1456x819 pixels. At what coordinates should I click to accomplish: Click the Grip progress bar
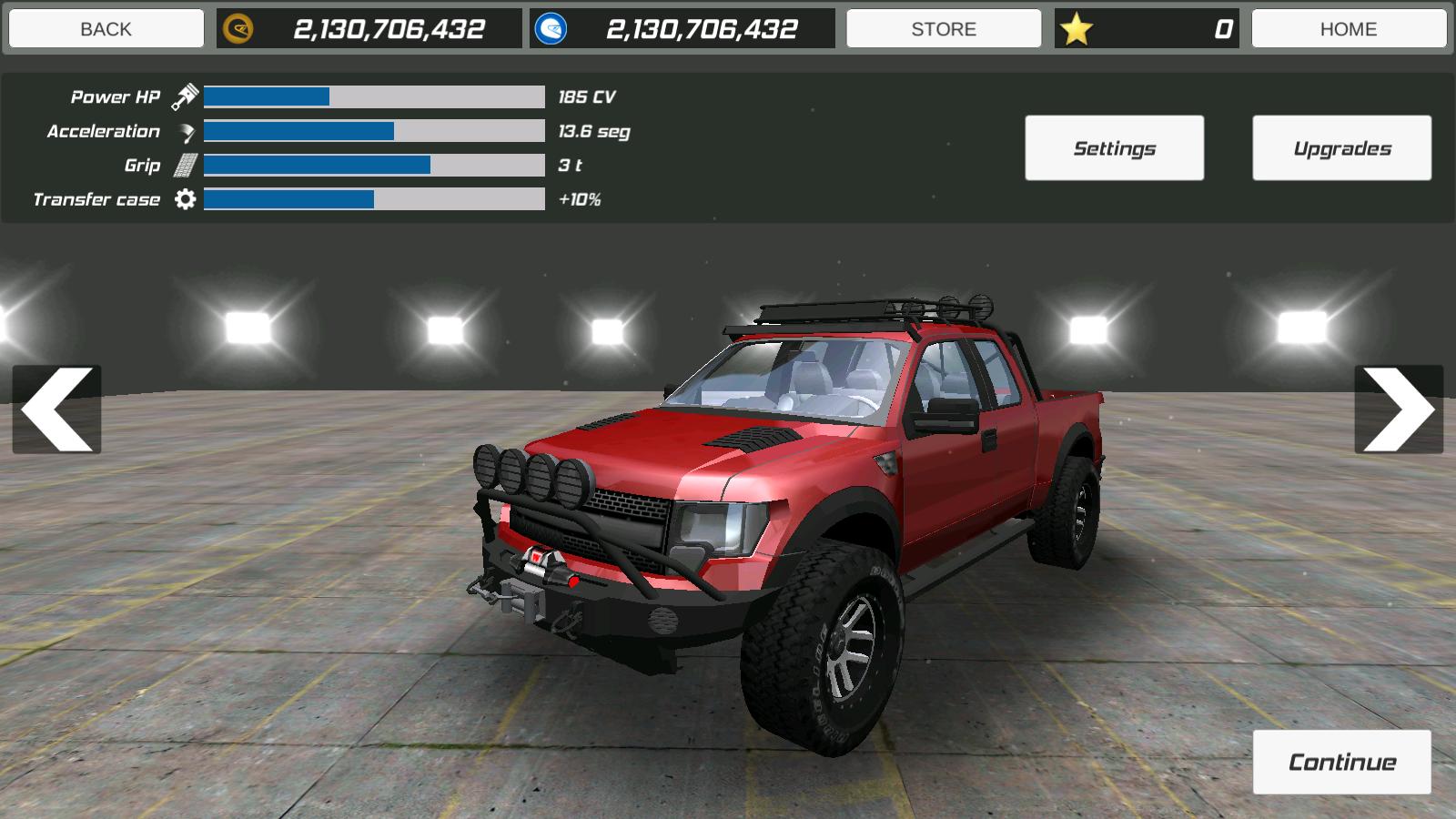point(373,165)
